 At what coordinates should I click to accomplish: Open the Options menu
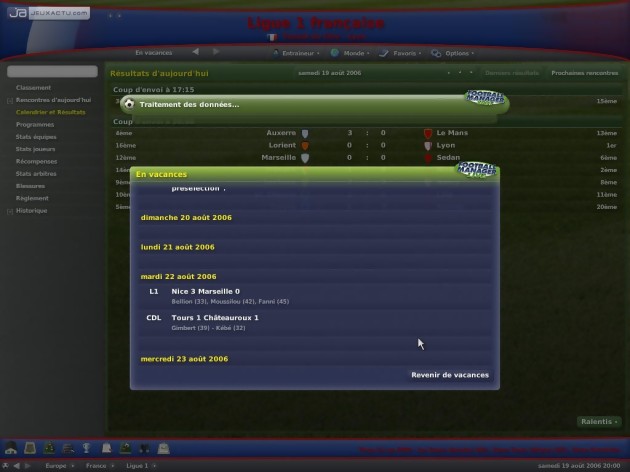(x=457, y=53)
